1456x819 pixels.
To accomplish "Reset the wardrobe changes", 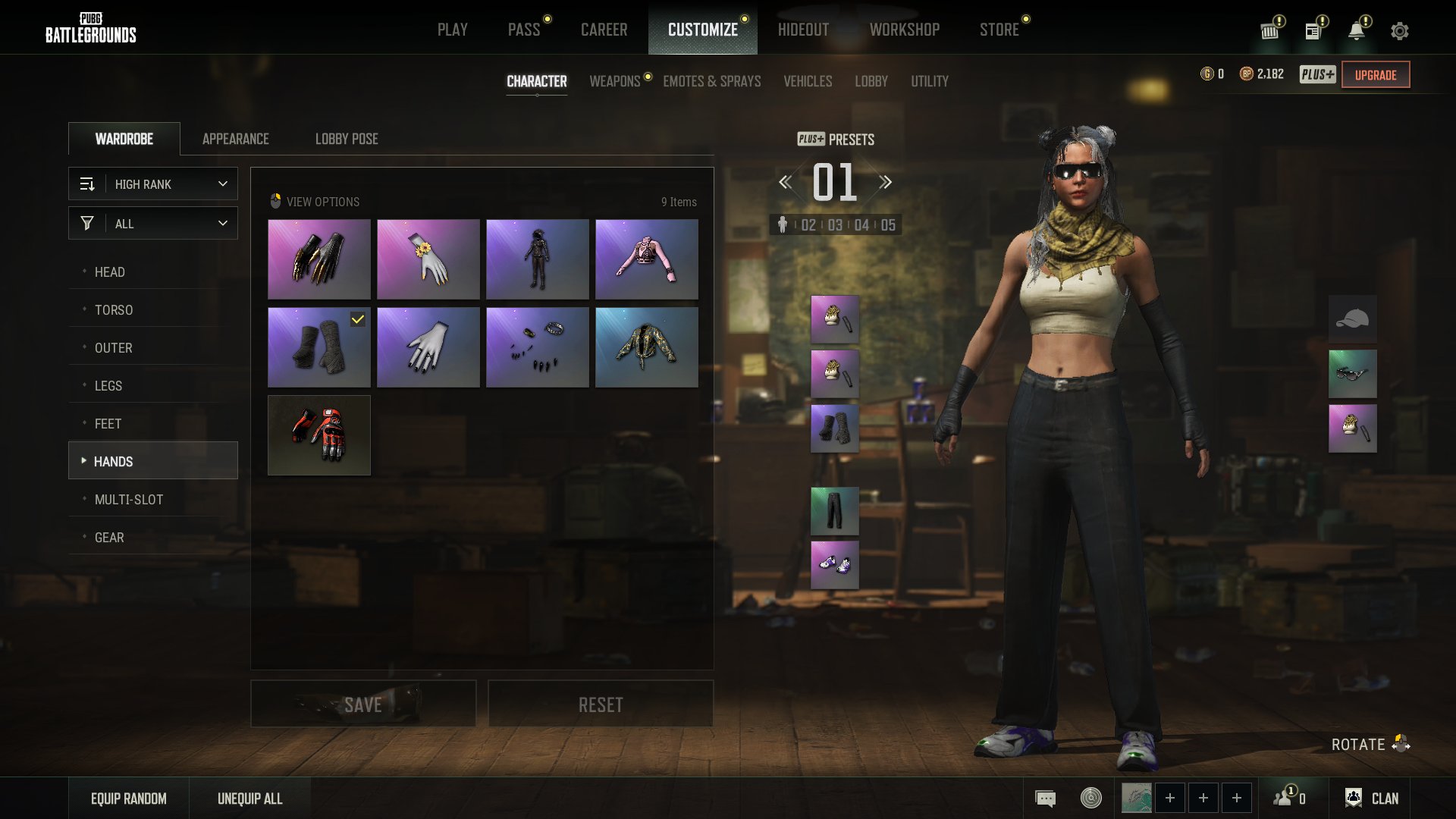I will pos(601,704).
